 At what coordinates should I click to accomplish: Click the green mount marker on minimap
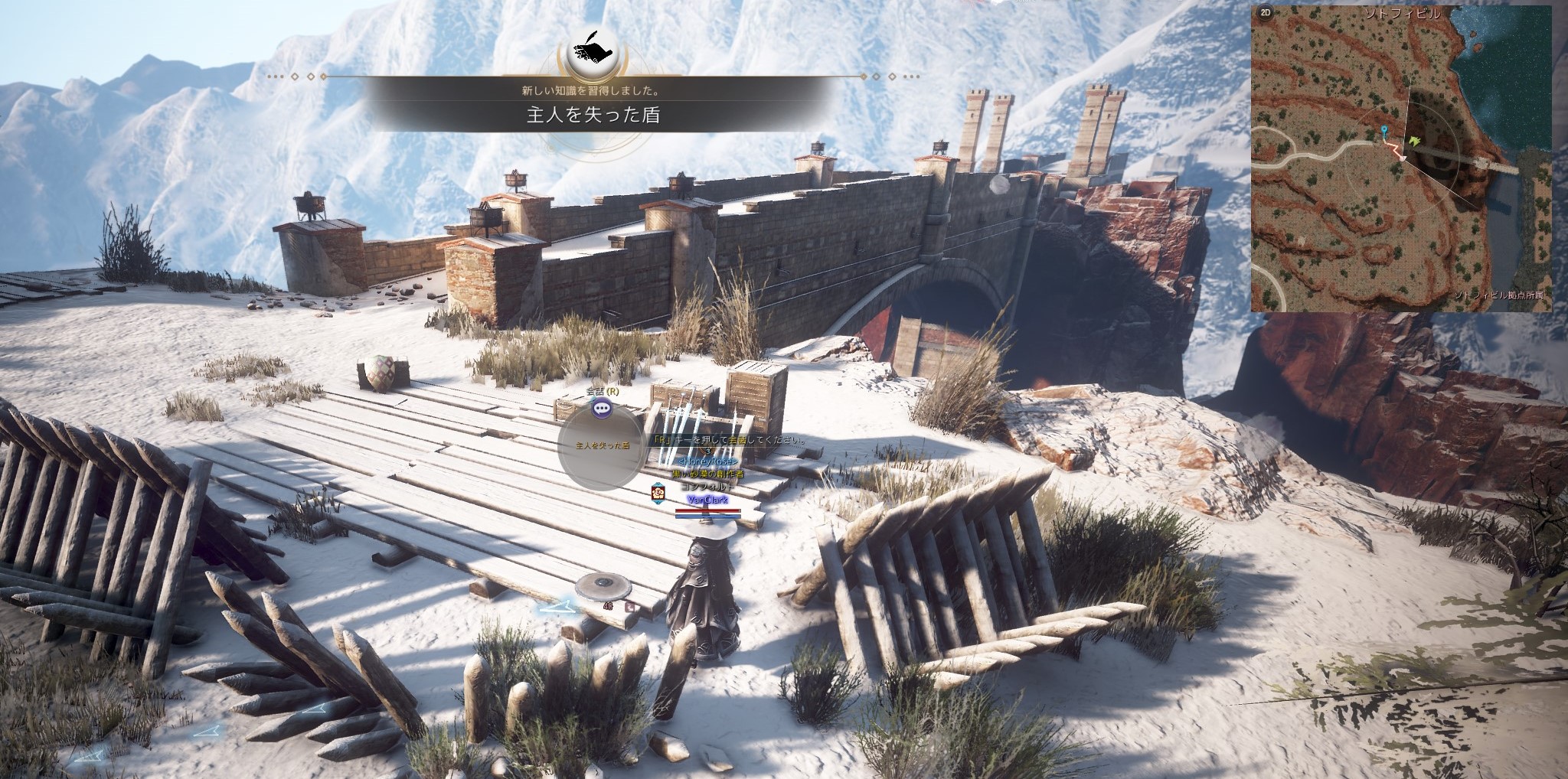click(x=1413, y=141)
